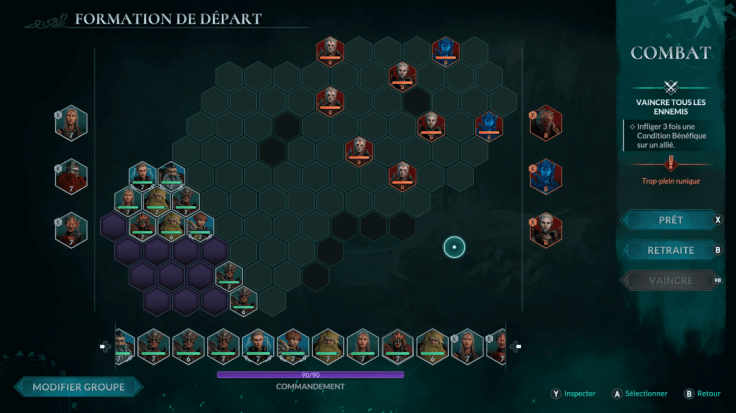Show the Trop-plein runique modifier icon

pos(670,165)
